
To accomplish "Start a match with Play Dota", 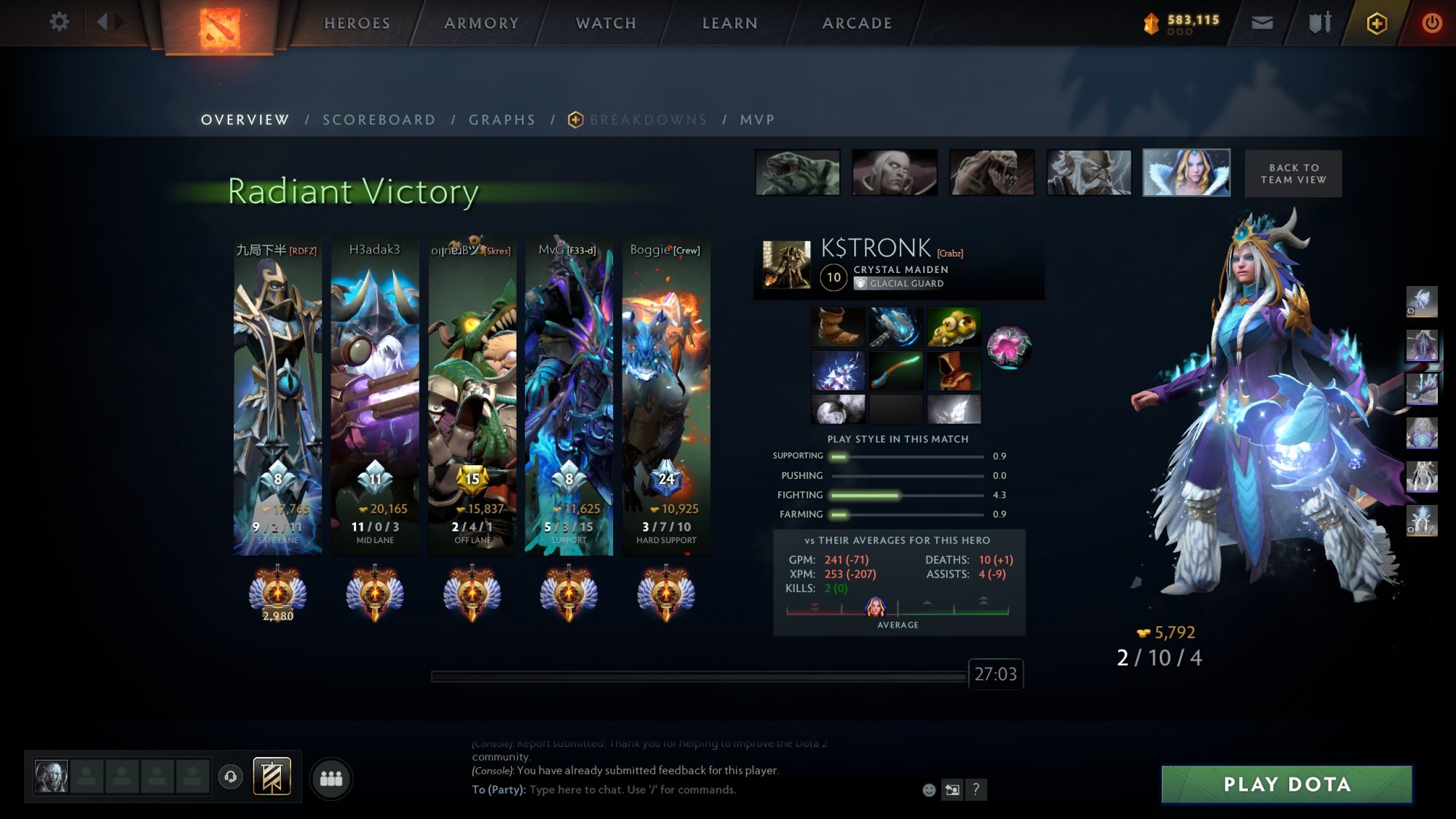I will pos(1286,784).
